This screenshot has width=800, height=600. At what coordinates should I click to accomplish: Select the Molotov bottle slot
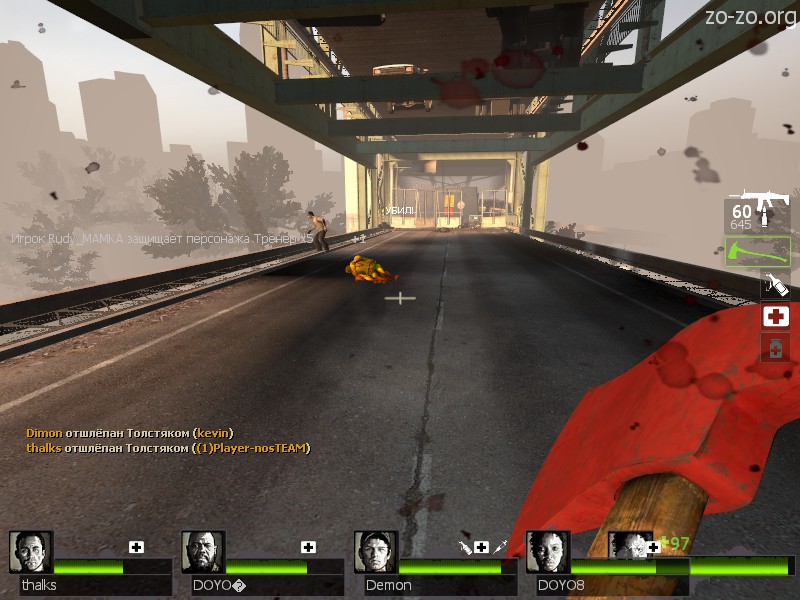[x=775, y=285]
